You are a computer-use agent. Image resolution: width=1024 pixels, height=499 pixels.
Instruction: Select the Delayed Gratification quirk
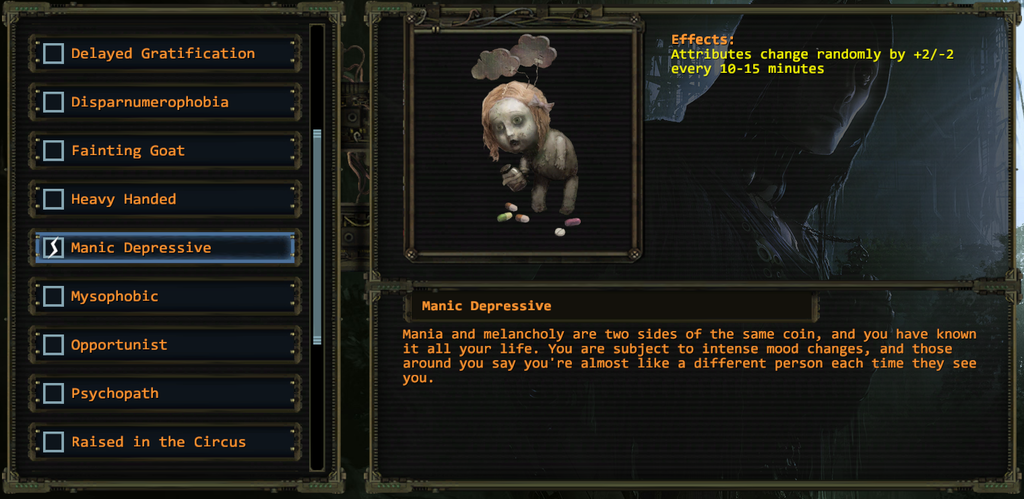(x=53, y=54)
